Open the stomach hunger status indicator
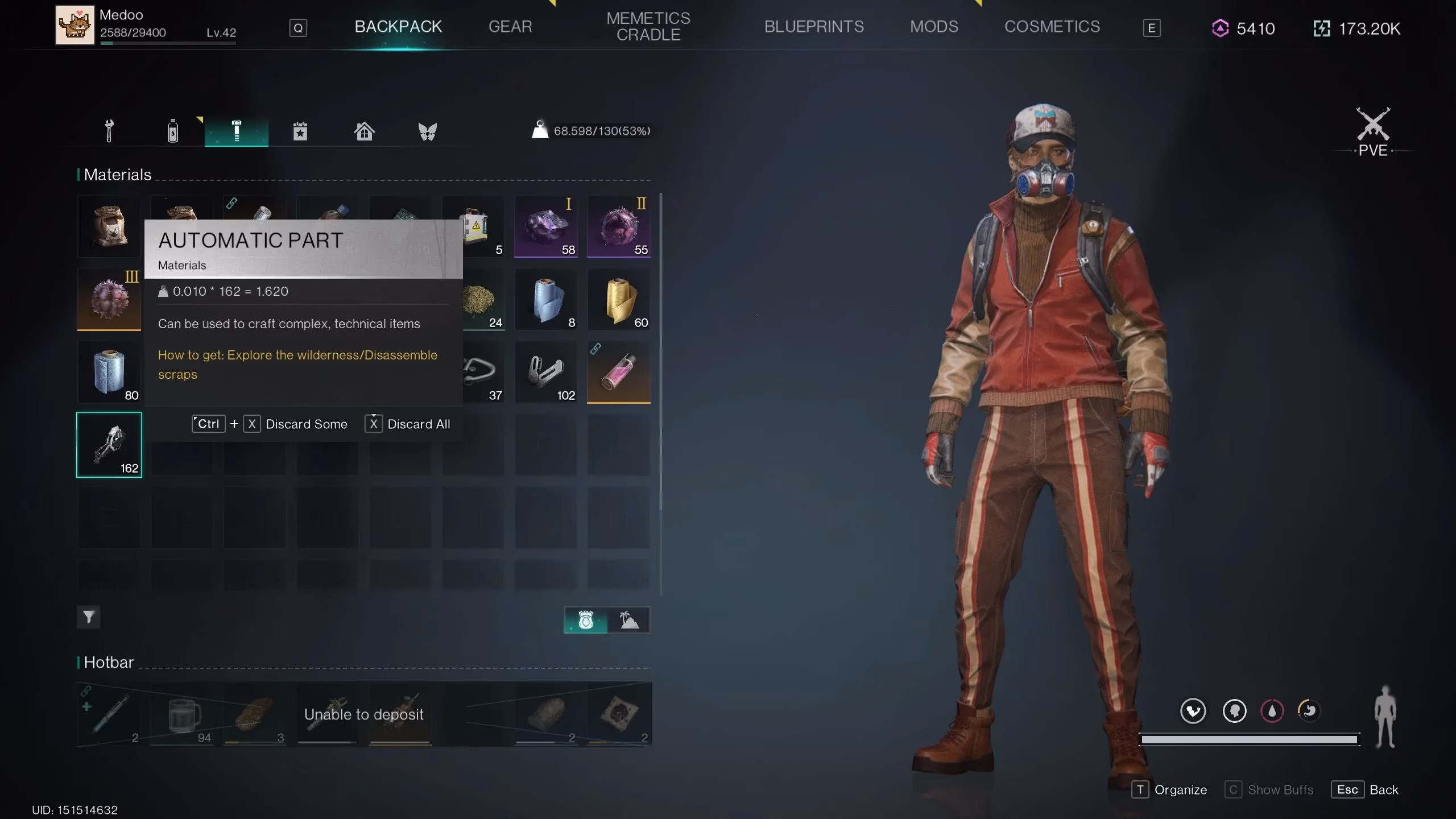This screenshot has height=819, width=1456. pyautogui.click(x=1309, y=711)
